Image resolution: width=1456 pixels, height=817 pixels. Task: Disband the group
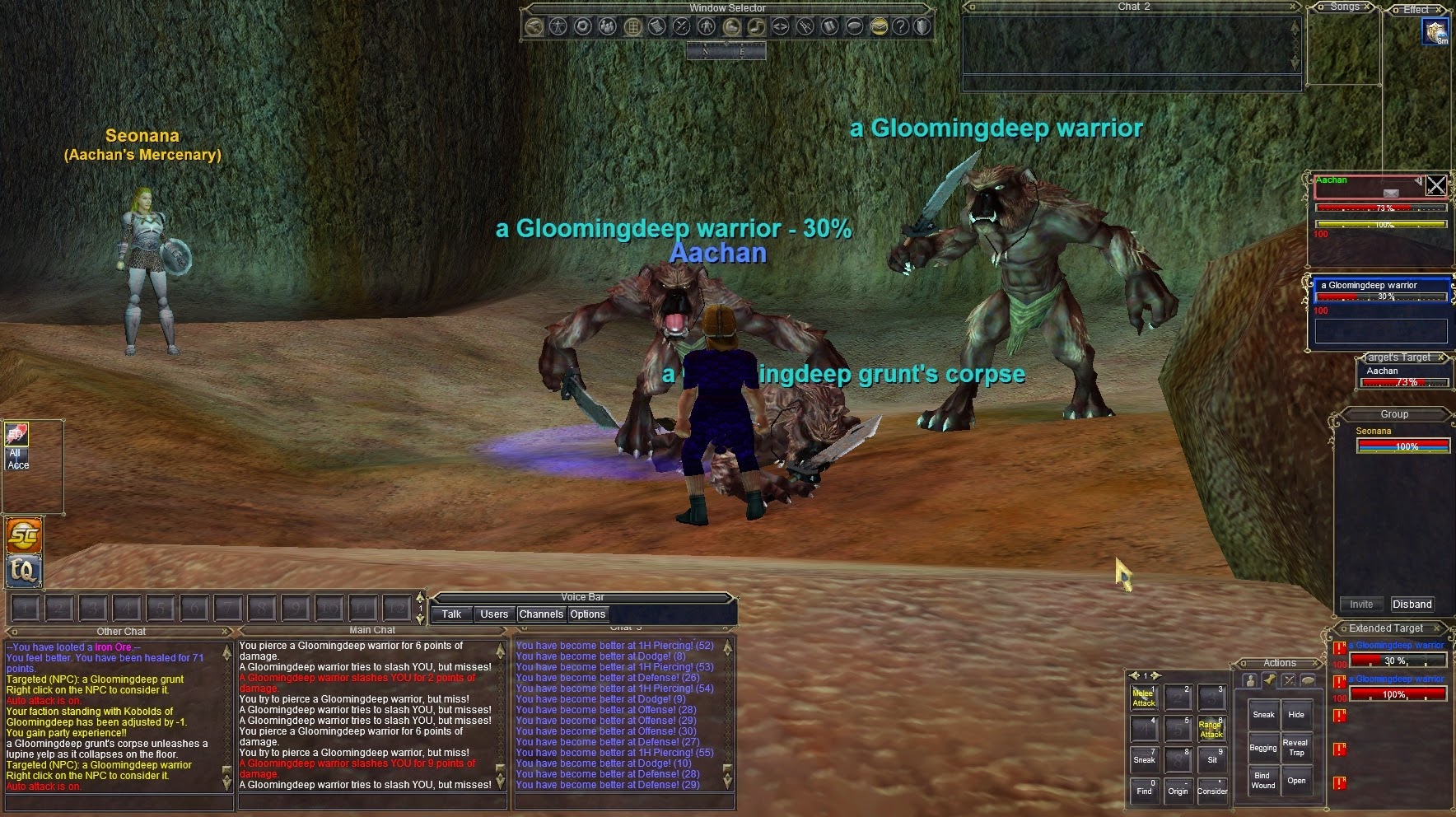(1412, 604)
